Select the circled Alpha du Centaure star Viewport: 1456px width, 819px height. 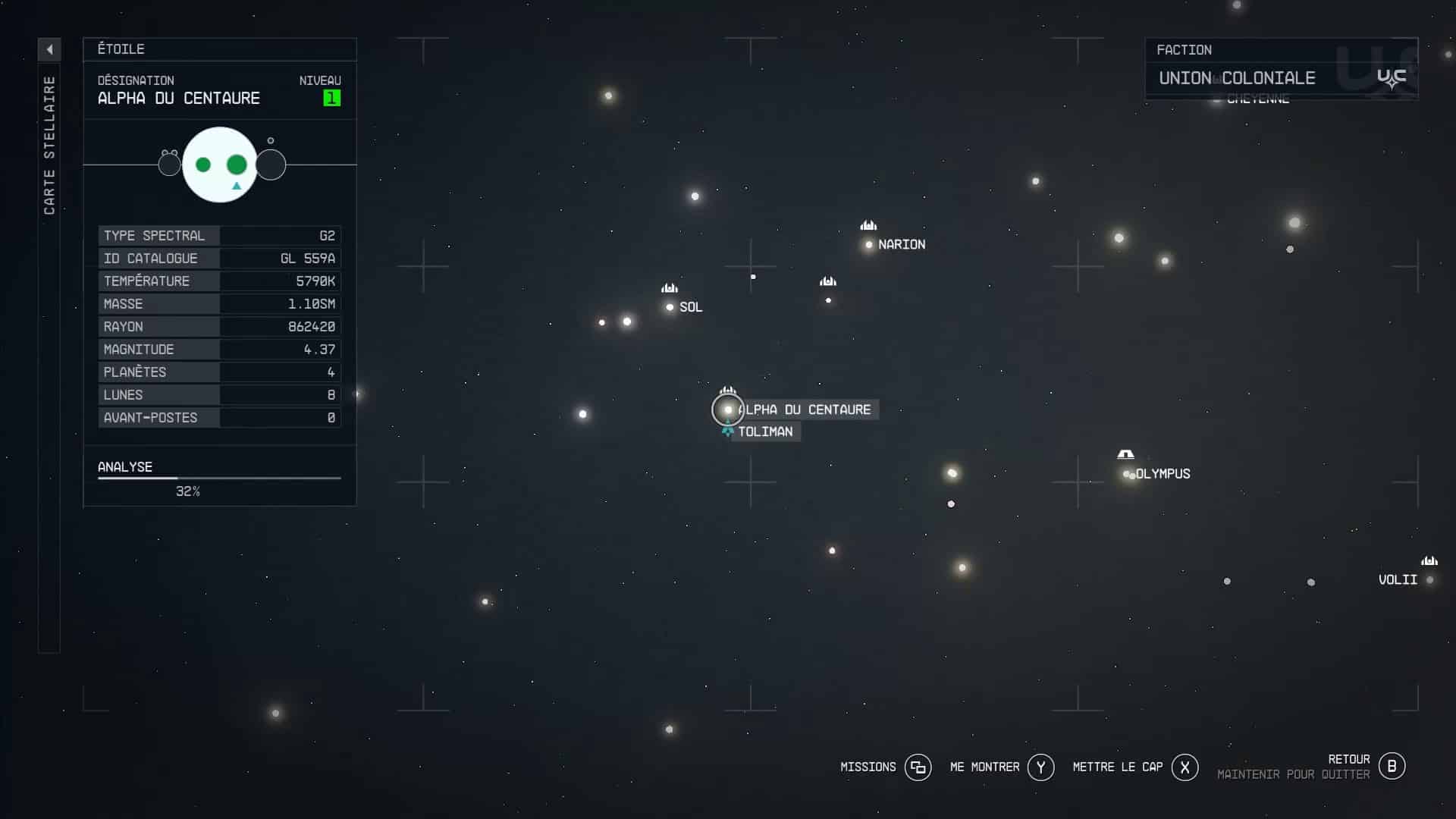pos(727,409)
